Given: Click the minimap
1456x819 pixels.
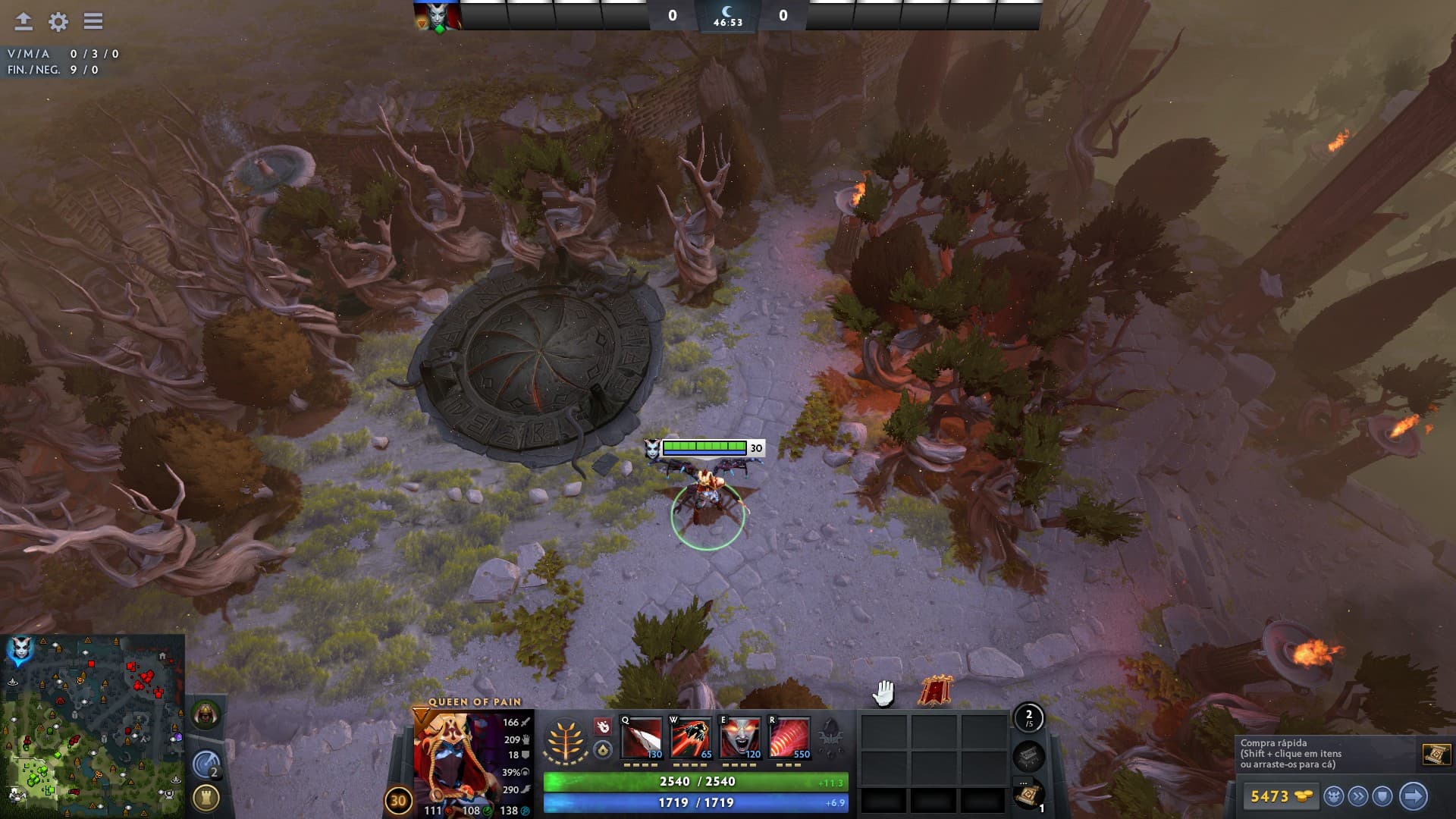Looking at the screenshot, I should (x=93, y=726).
